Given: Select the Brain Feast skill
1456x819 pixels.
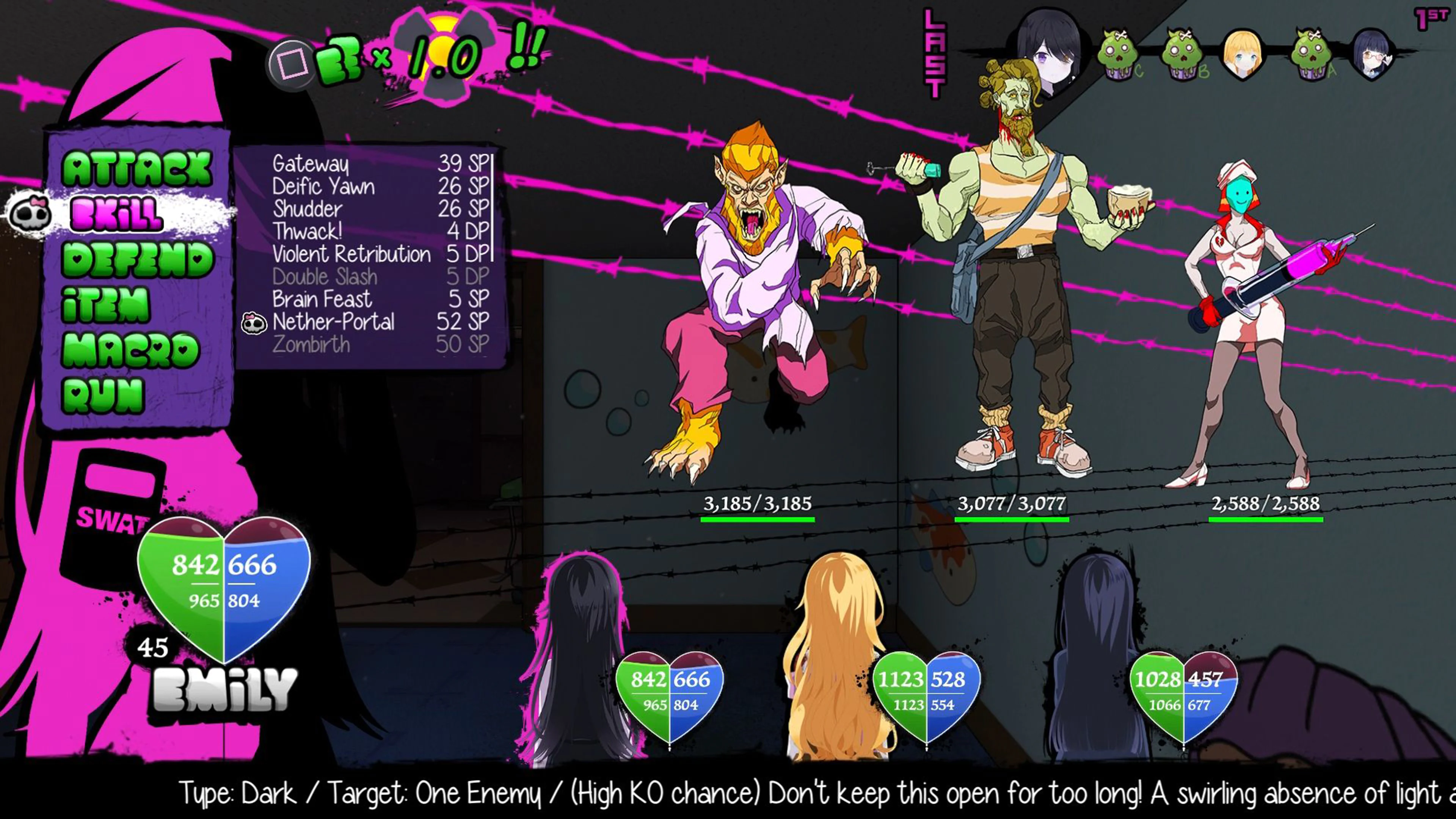Looking at the screenshot, I should pos(322,299).
